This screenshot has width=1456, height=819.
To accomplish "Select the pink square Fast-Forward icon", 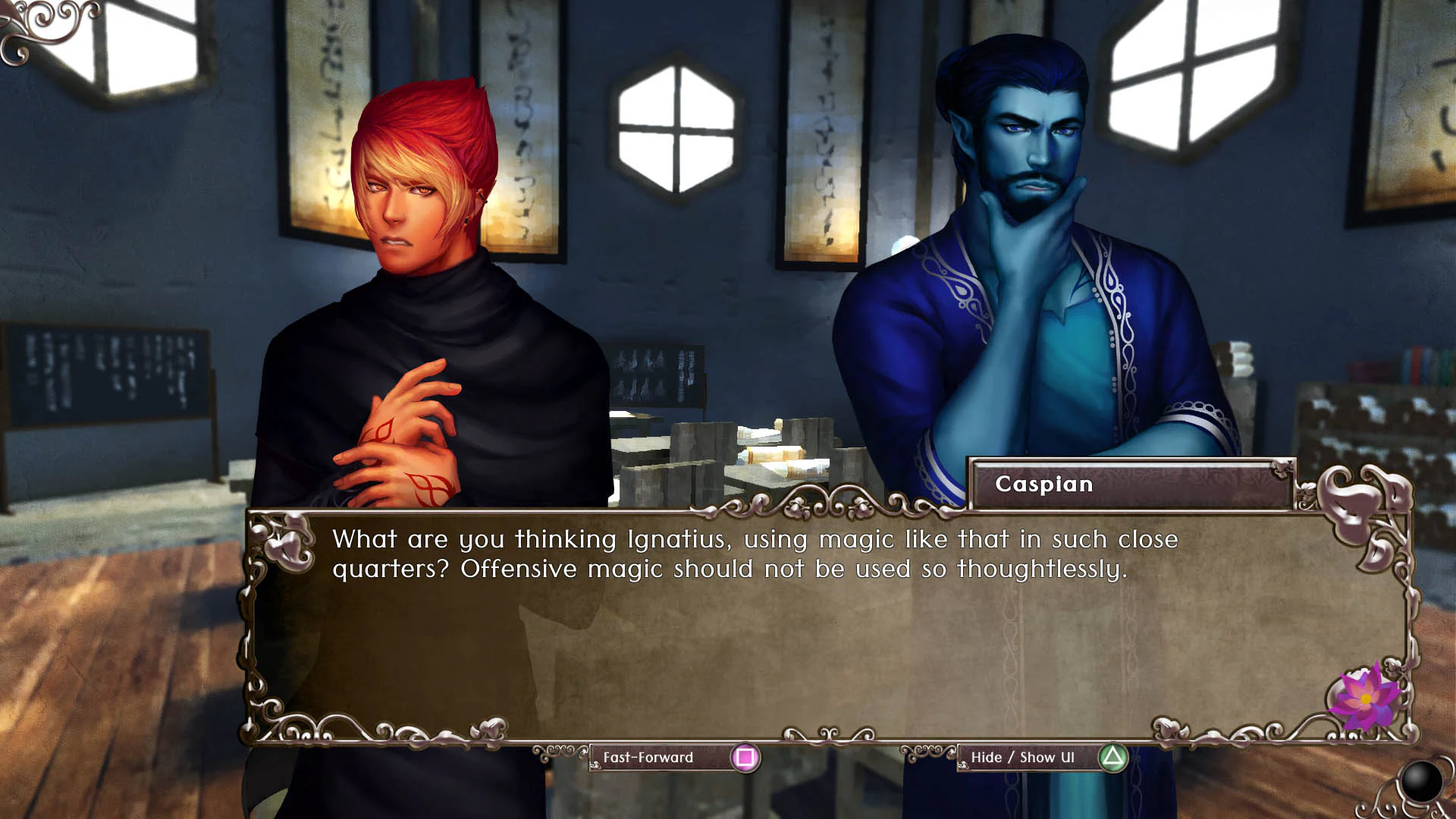I will tap(745, 757).
